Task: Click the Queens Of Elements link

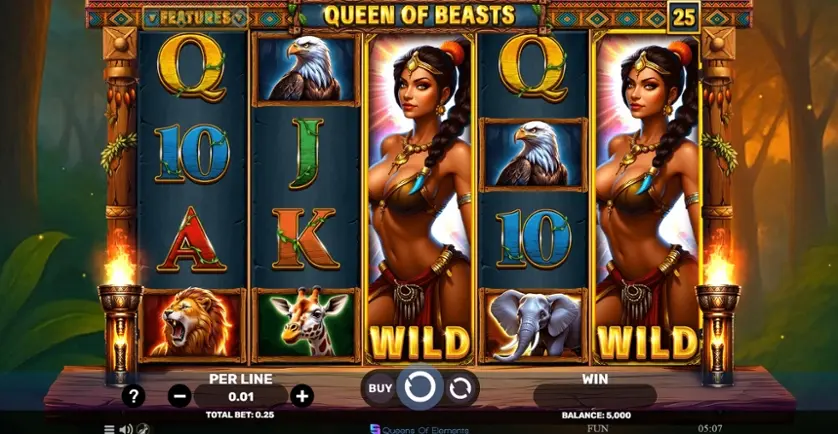Action: pos(419,428)
